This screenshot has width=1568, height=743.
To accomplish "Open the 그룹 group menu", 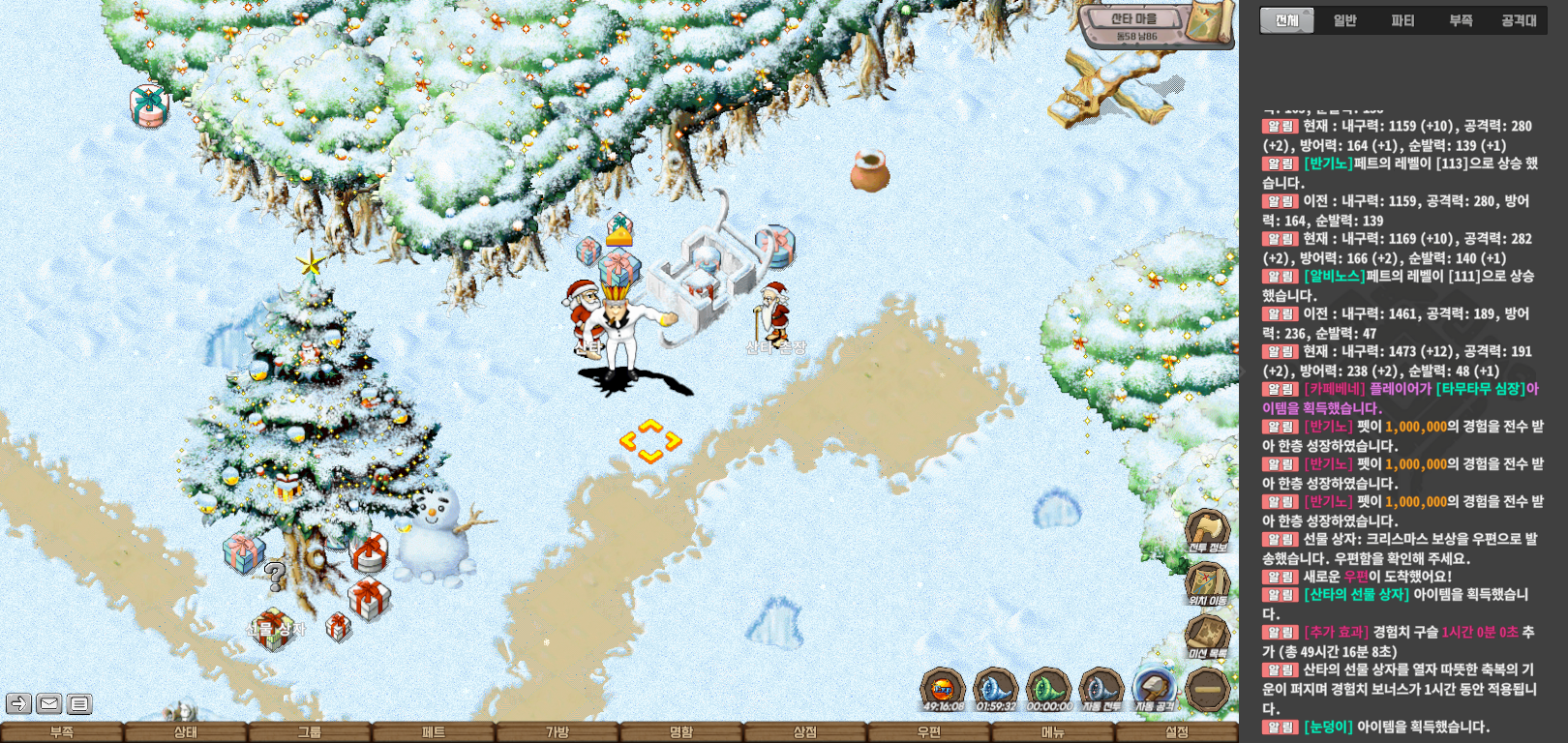I will pos(310,732).
